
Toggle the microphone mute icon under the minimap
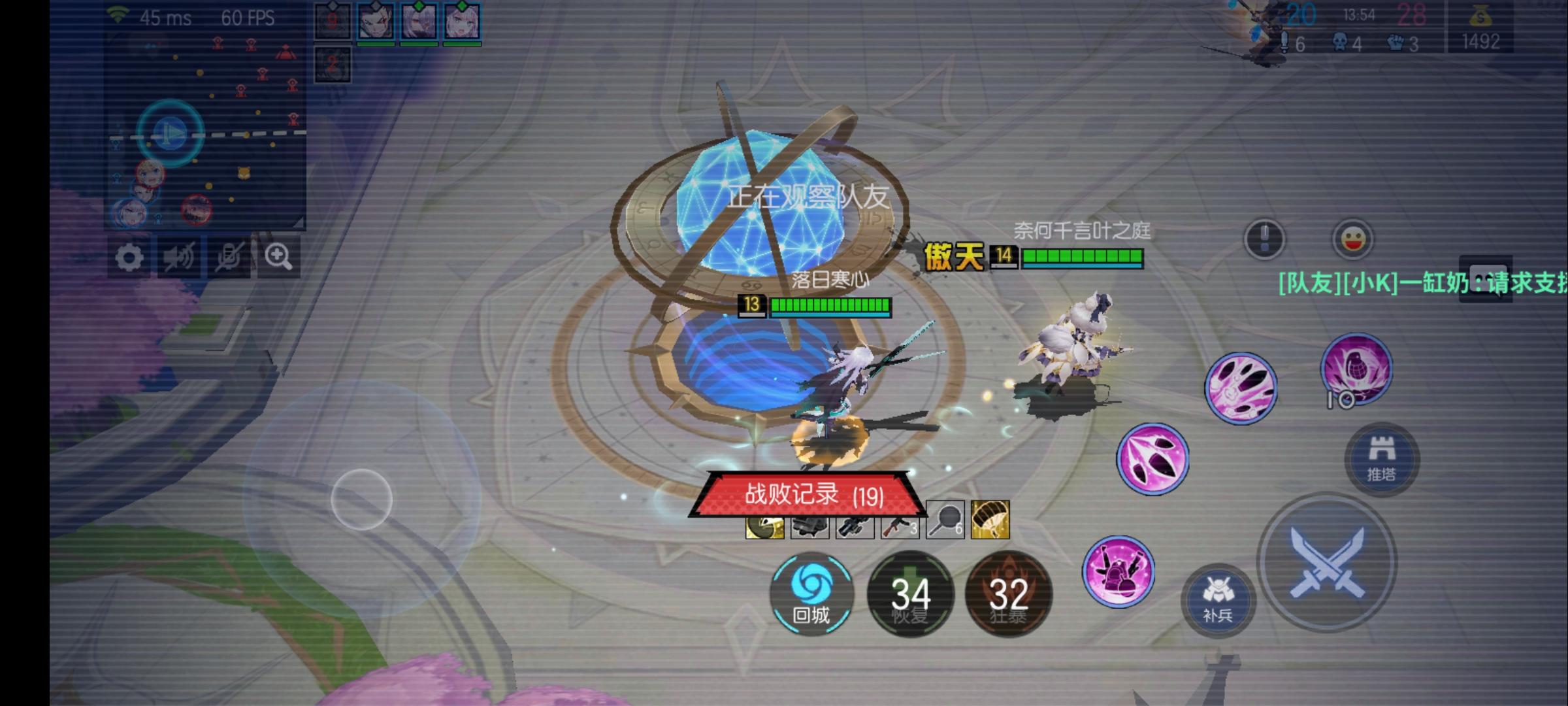(230, 256)
